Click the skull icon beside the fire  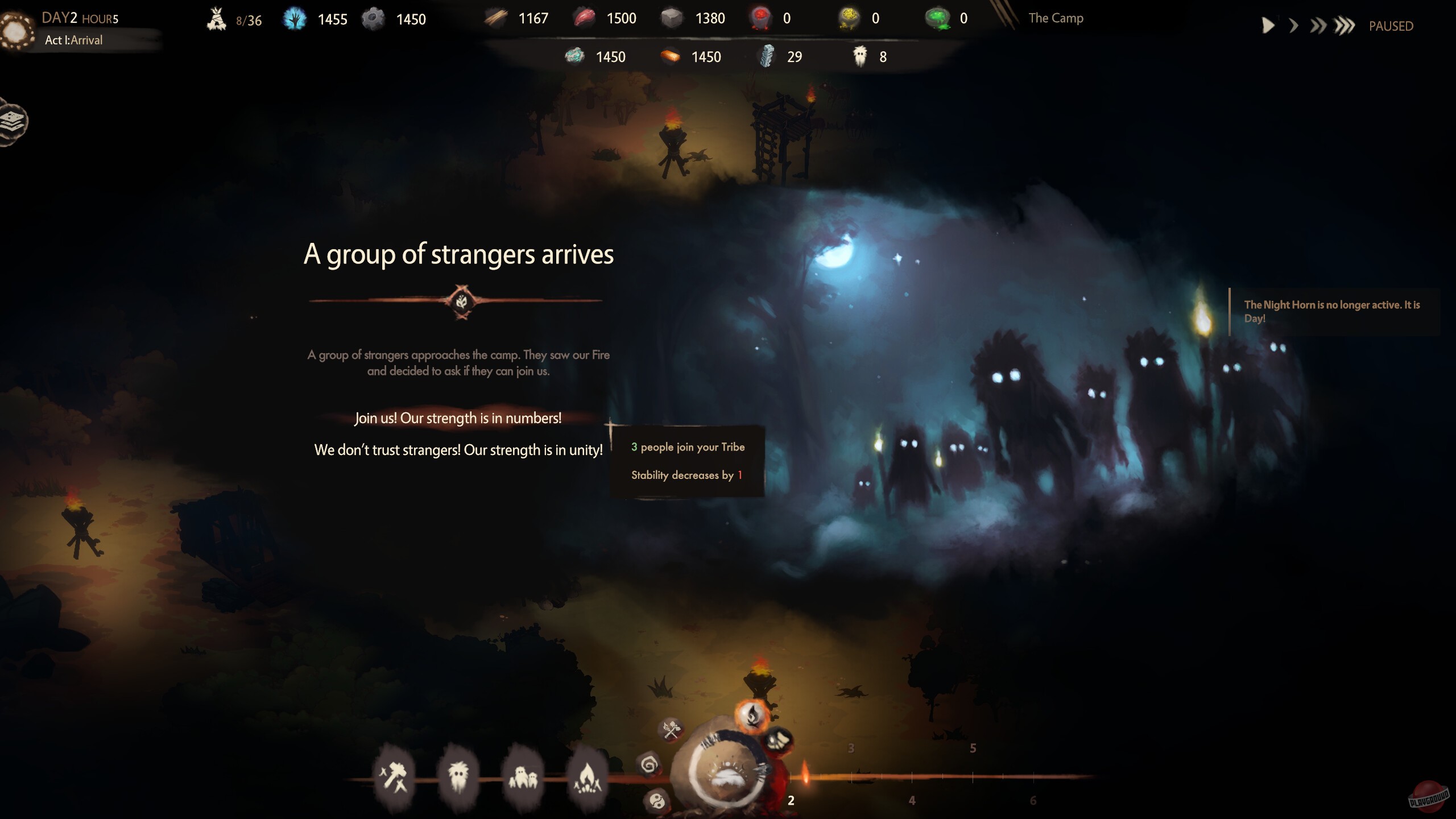779,741
